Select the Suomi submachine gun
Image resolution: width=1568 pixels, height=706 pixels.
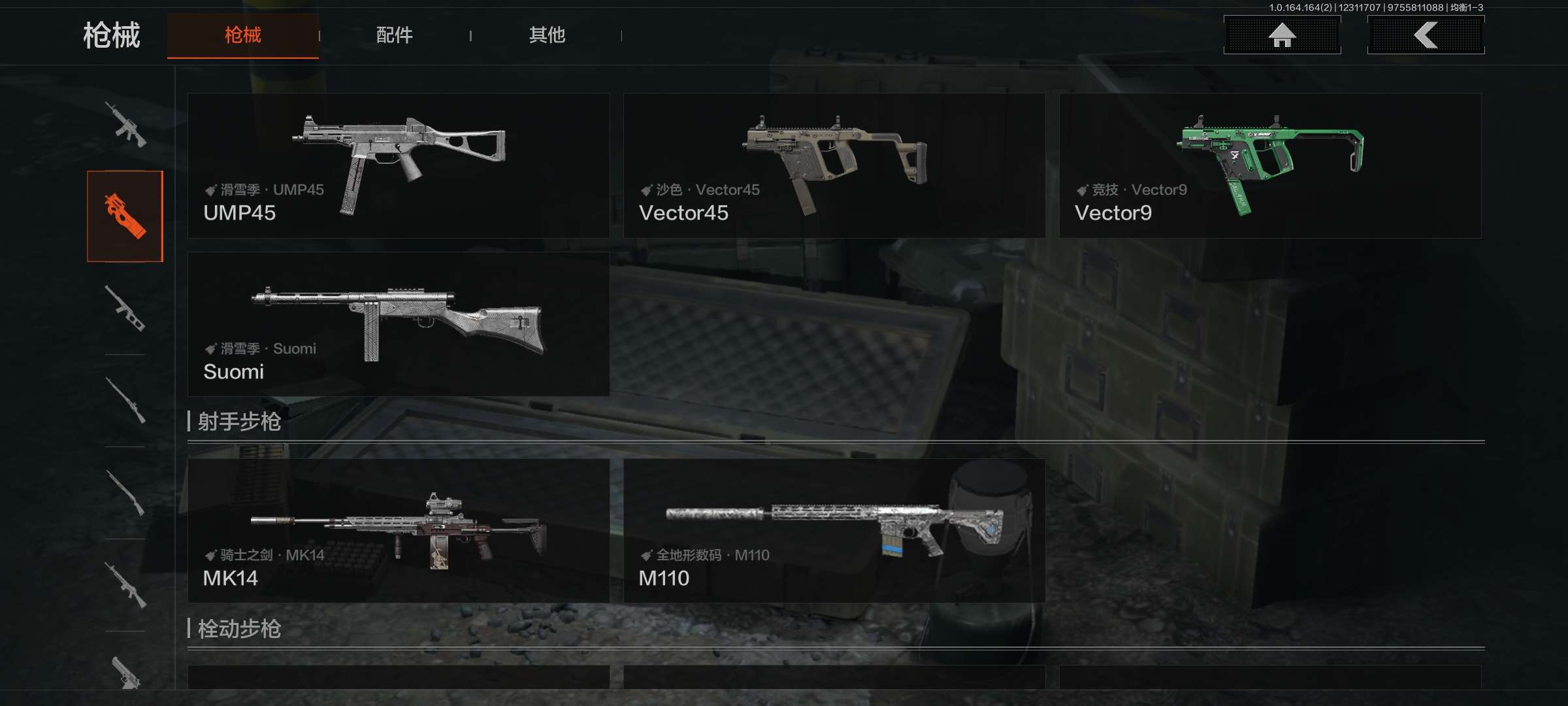pyautogui.click(x=399, y=324)
